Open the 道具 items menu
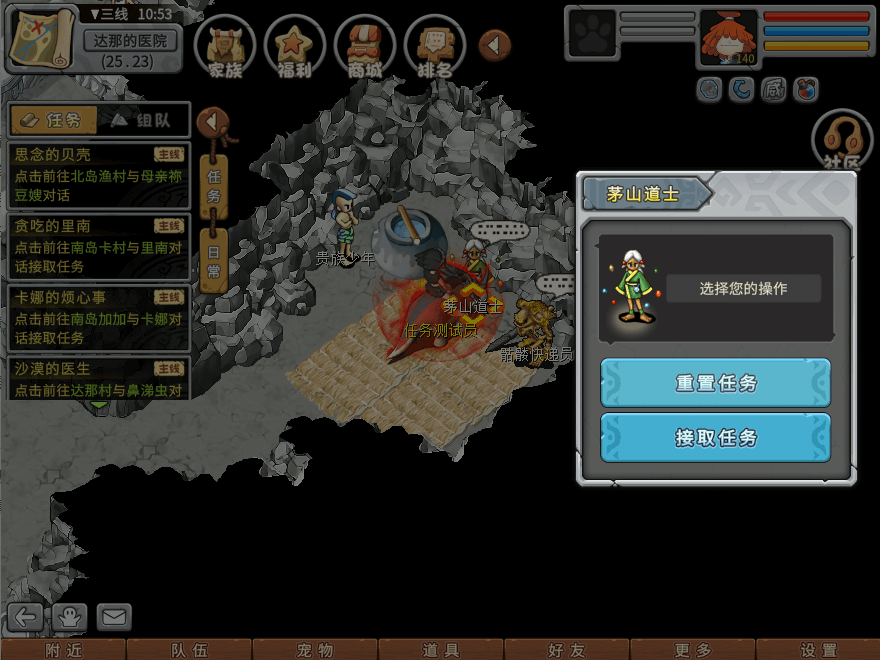Image resolution: width=880 pixels, height=660 pixels. click(441, 650)
